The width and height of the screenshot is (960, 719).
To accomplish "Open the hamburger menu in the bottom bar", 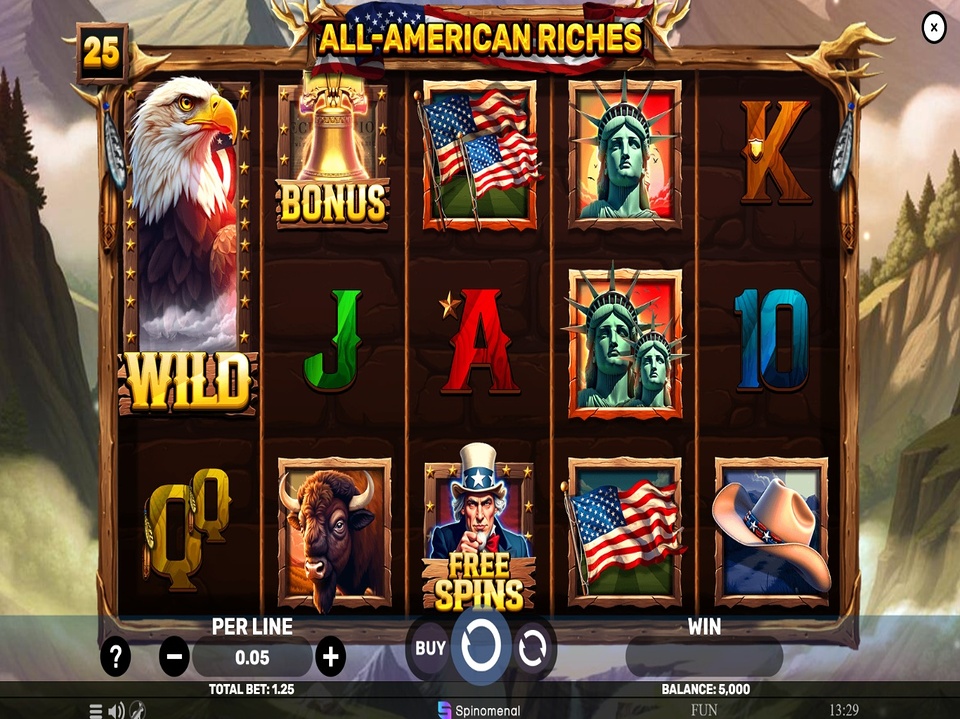I will (96, 711).
